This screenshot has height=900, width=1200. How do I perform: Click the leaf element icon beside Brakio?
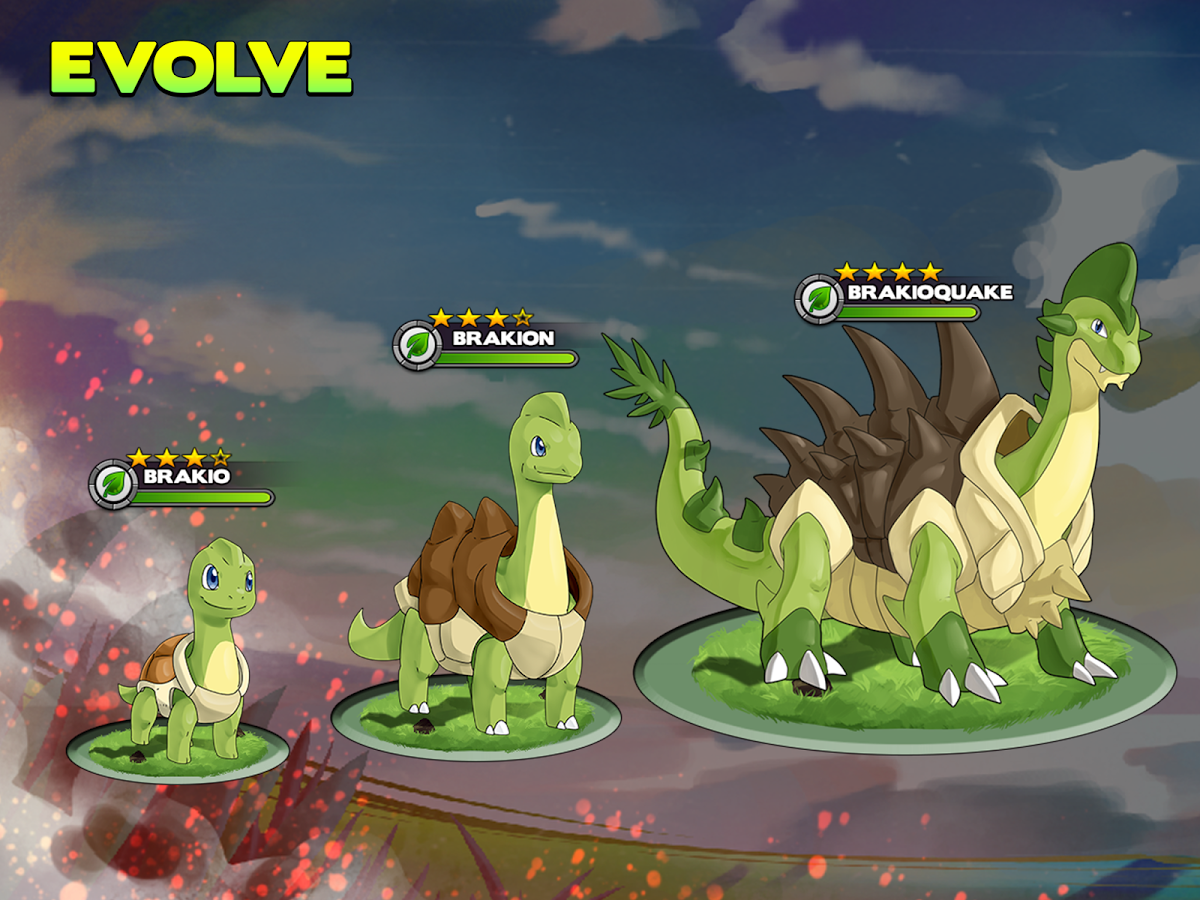(114, 485)
